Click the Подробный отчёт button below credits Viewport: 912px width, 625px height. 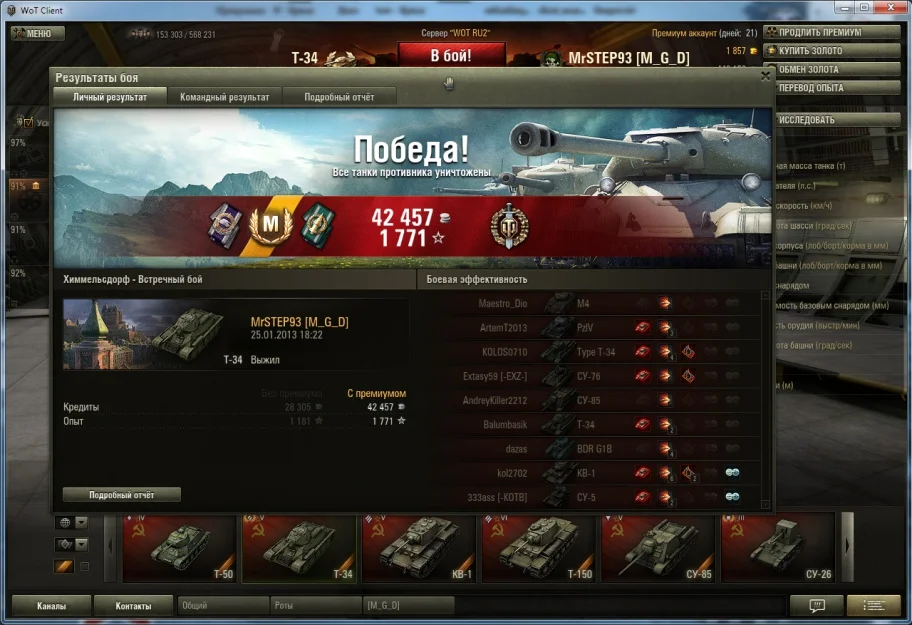click(x=121, y=495)
